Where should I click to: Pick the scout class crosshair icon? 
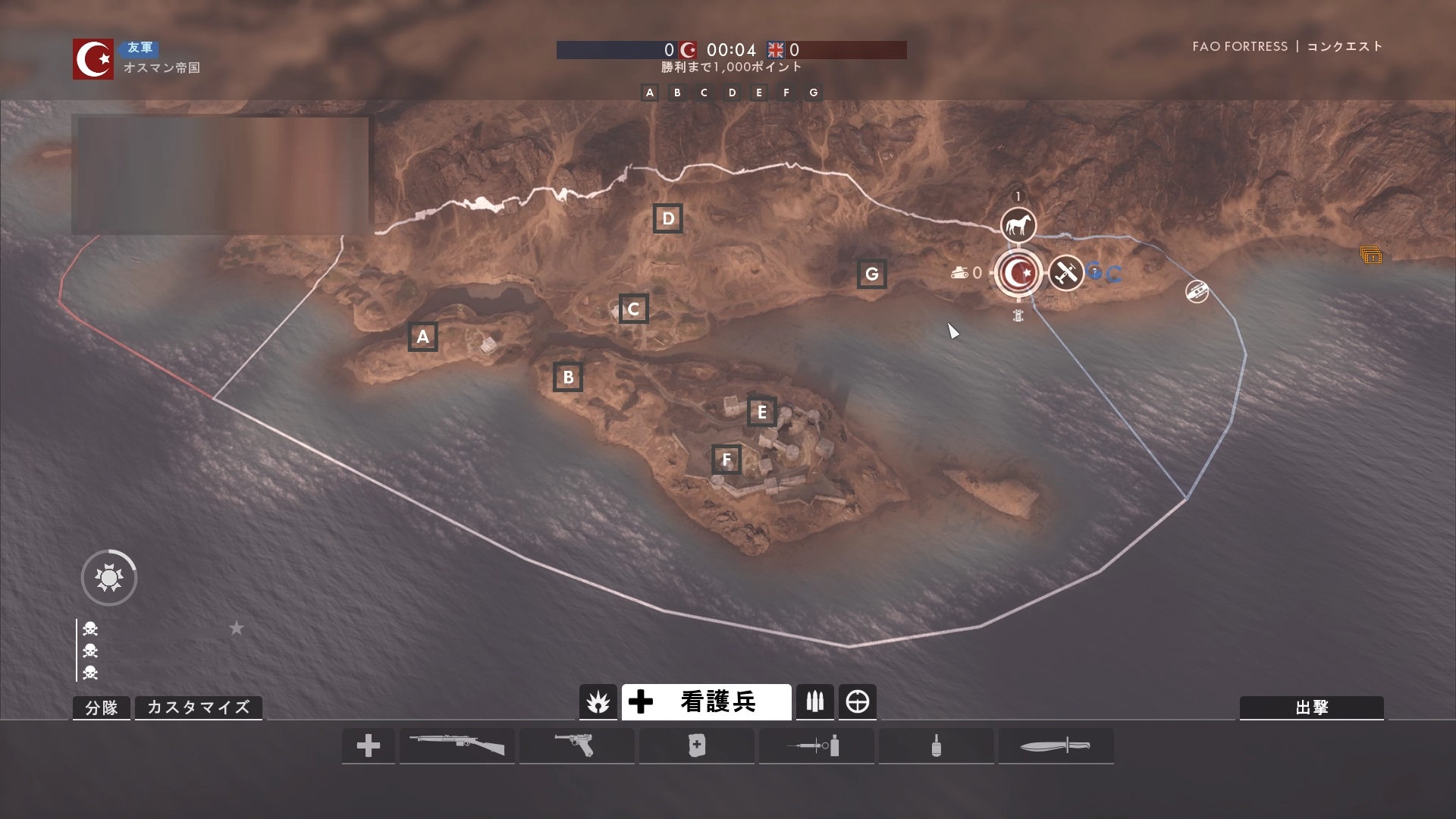point(857,701)
